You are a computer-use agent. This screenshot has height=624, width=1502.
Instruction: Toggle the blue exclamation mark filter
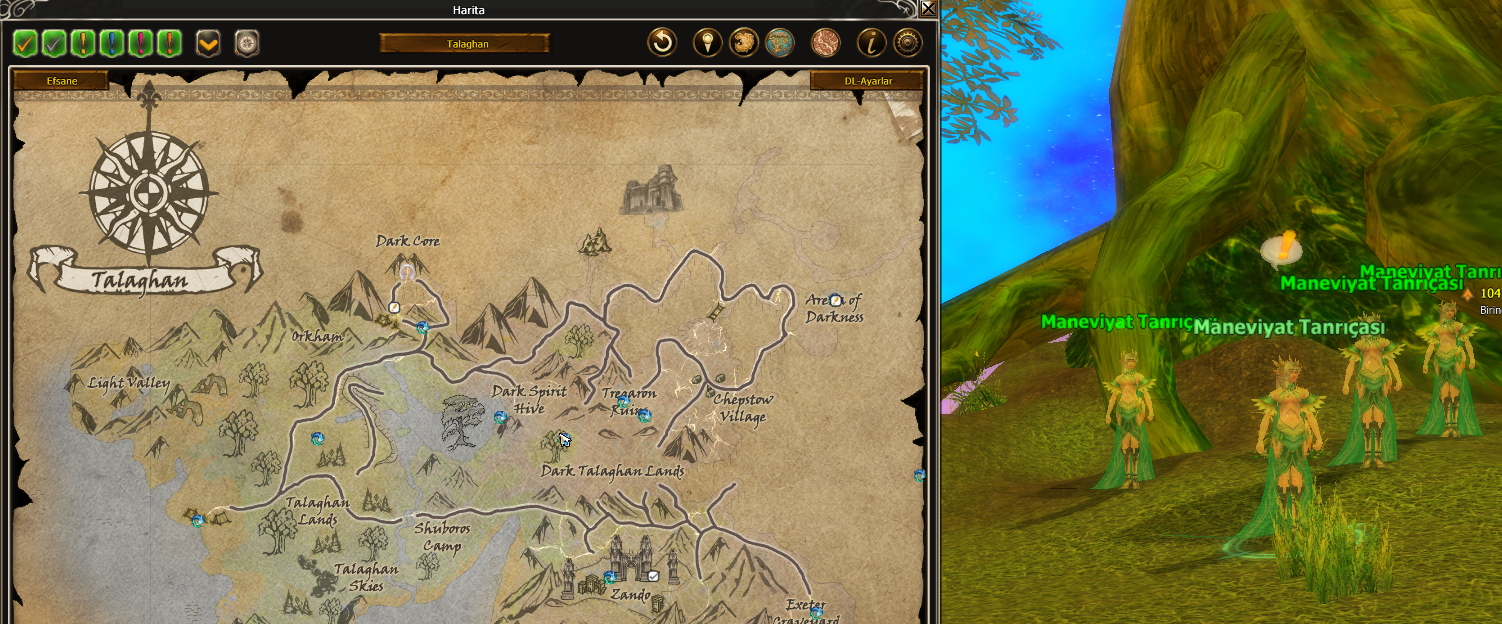coord(112,43)
